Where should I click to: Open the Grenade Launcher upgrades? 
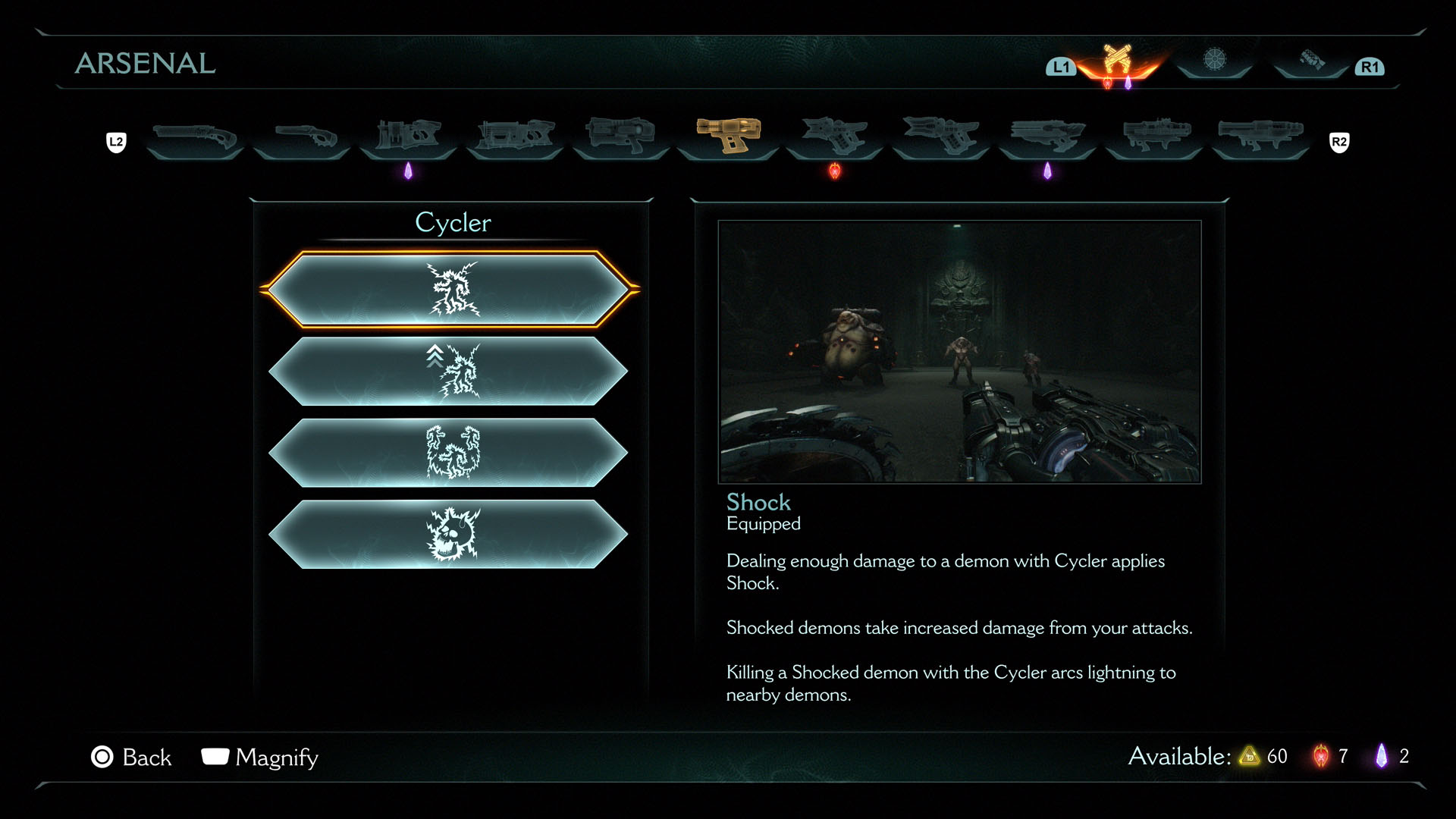coord(1153,136)
